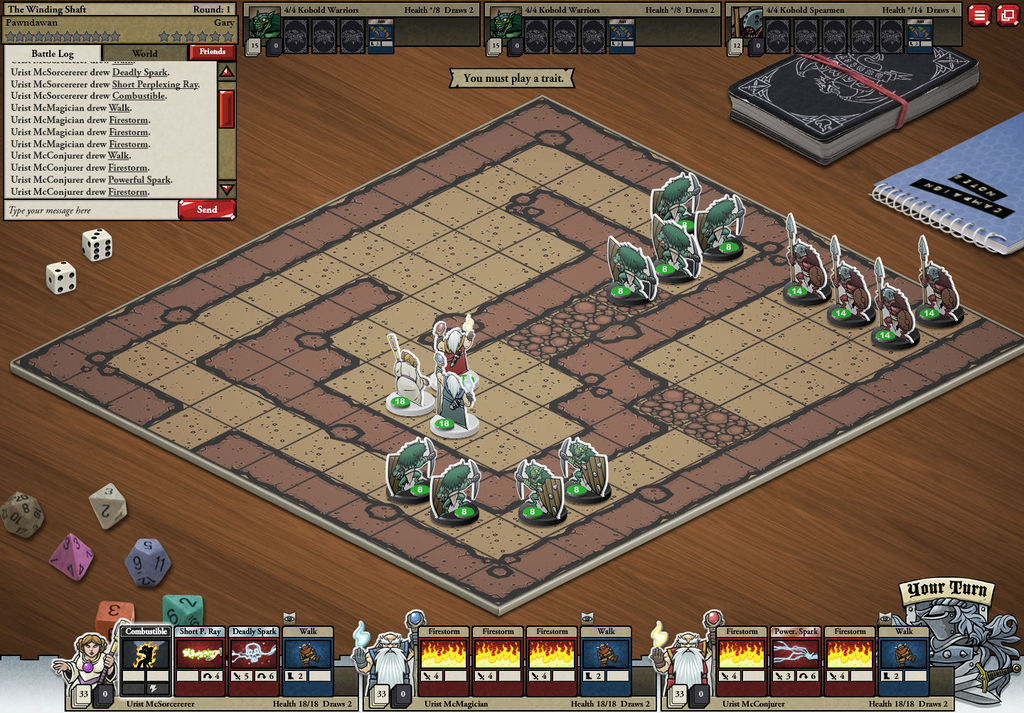Focus the chat message input field
This screenshot has height=713, width=1024.
90,211
